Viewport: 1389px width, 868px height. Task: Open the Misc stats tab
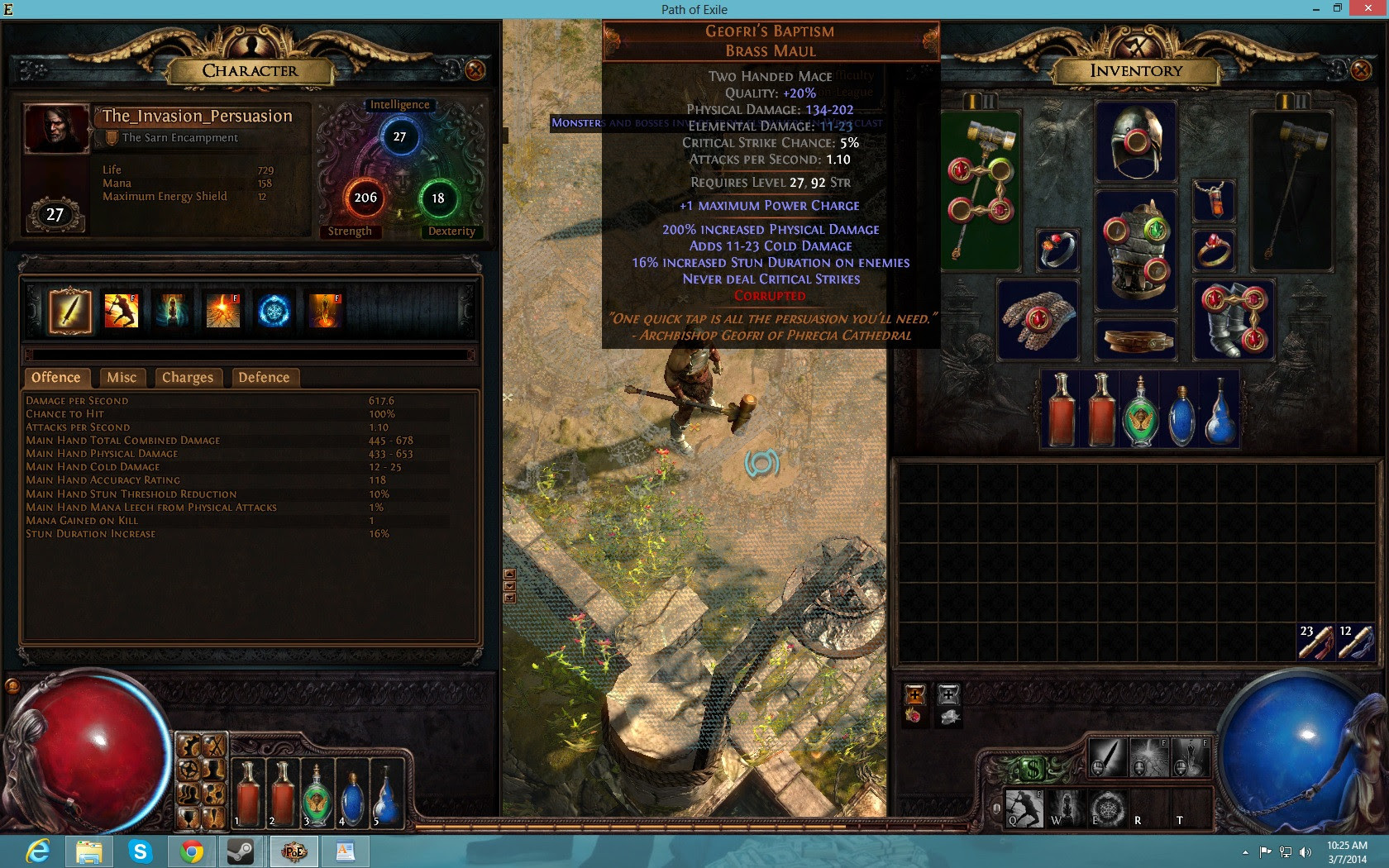pos(122,378)
